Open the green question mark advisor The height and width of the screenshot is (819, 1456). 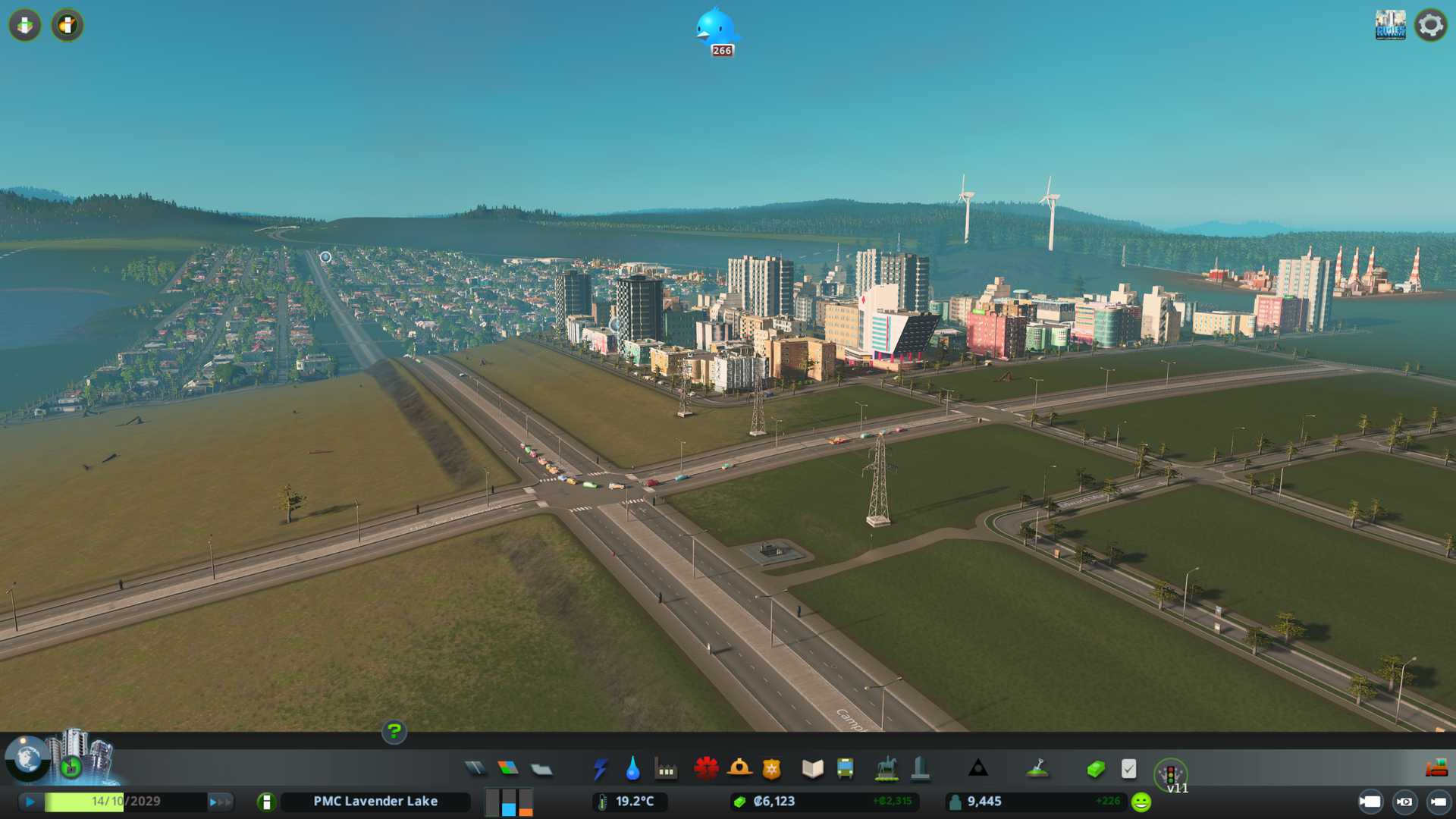(394, 732)
